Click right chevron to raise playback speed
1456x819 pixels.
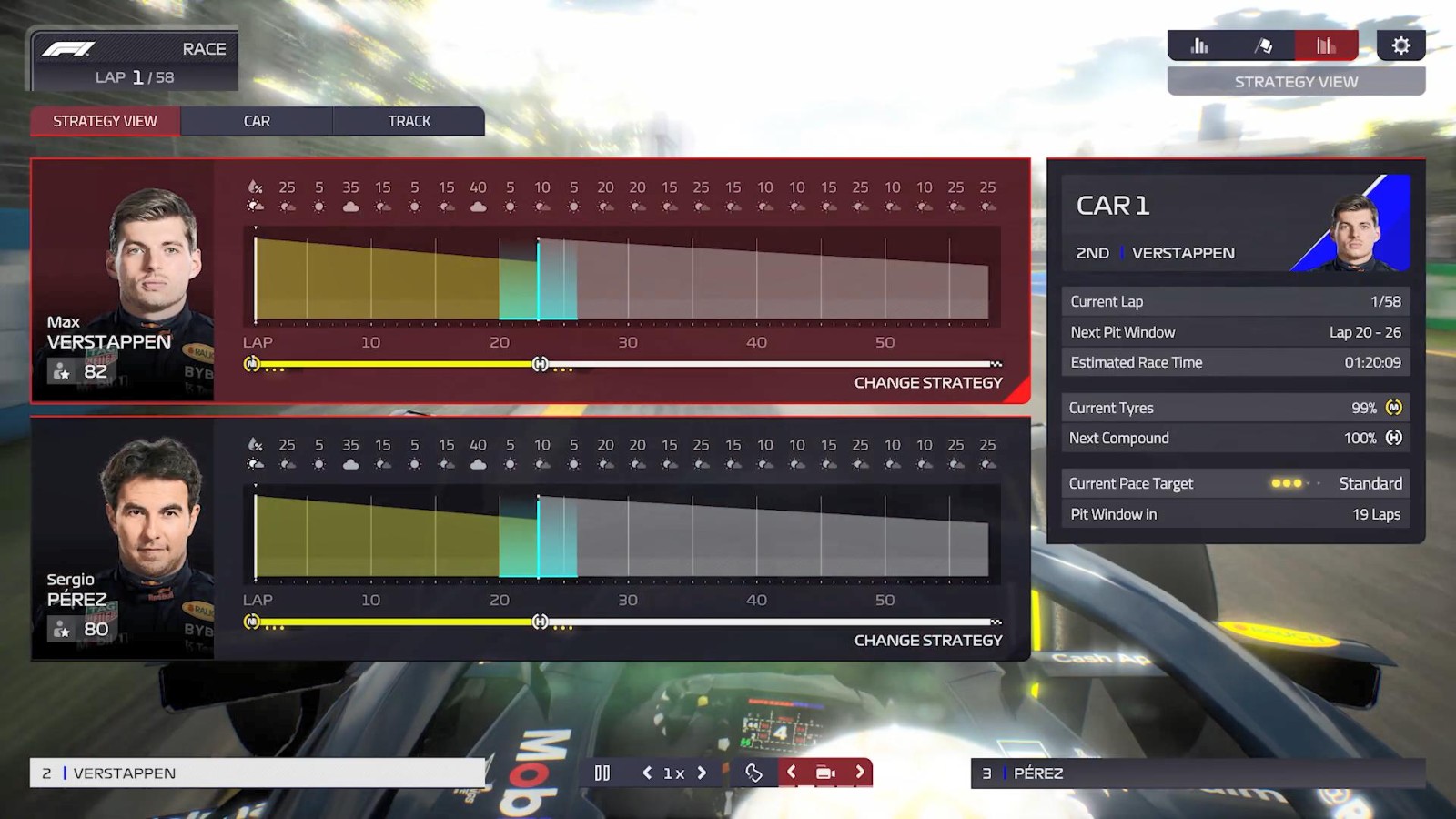[x=702, y=772]
